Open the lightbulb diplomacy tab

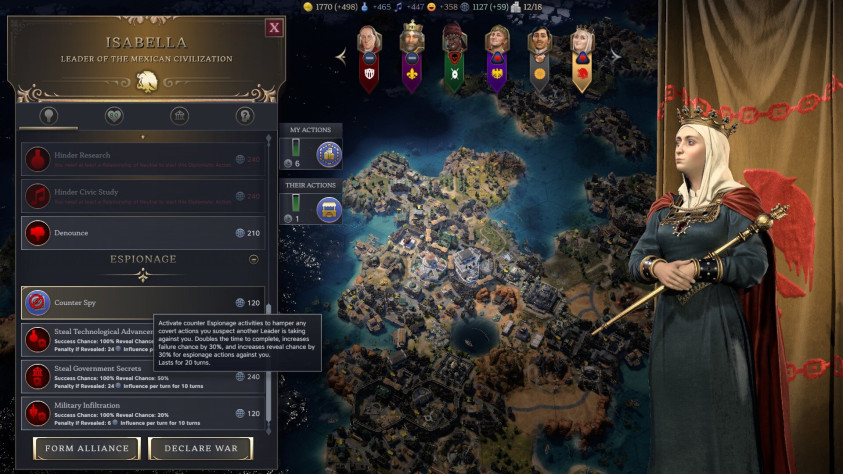point(48,116)
